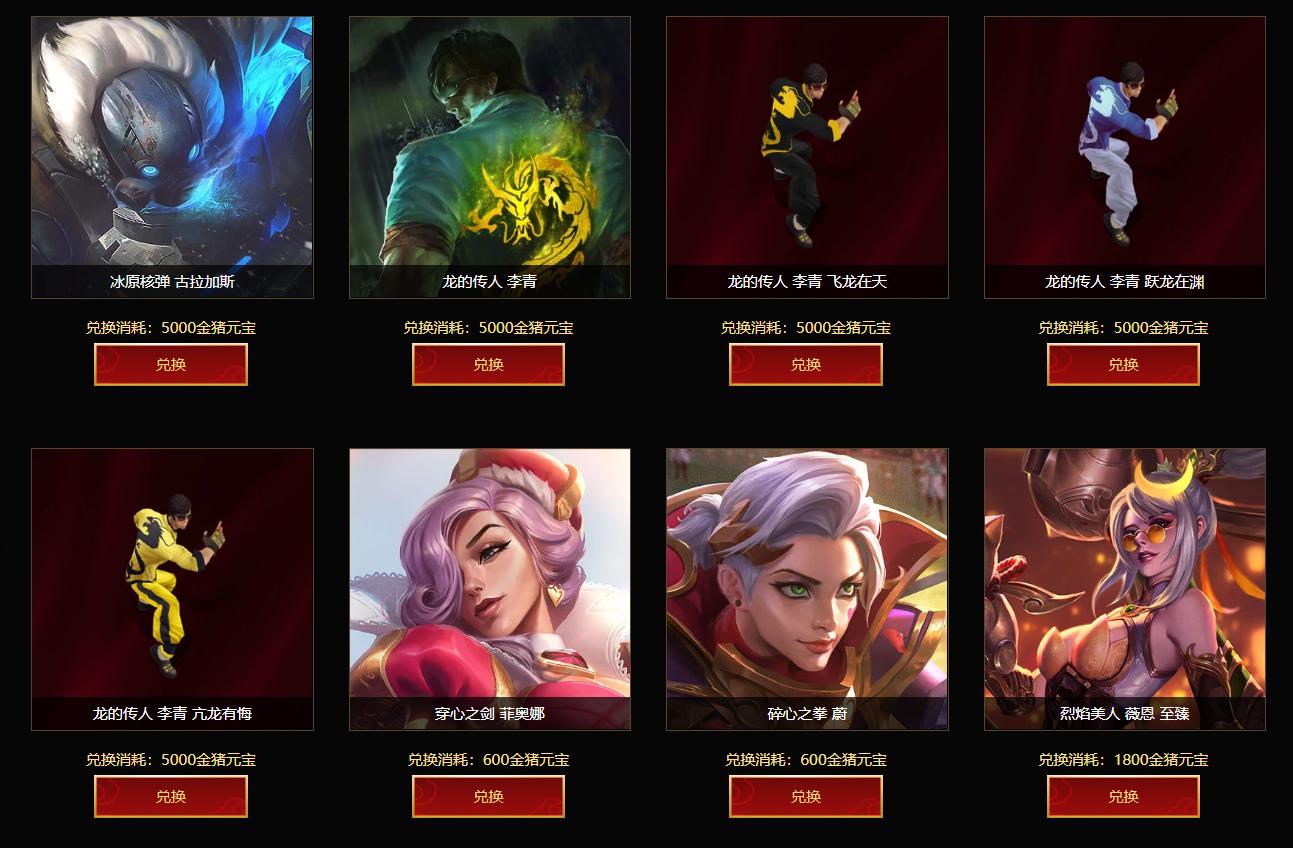Redeem the 烈焰美人 薇恩 至臻 skin

[x=1123, y=797]
